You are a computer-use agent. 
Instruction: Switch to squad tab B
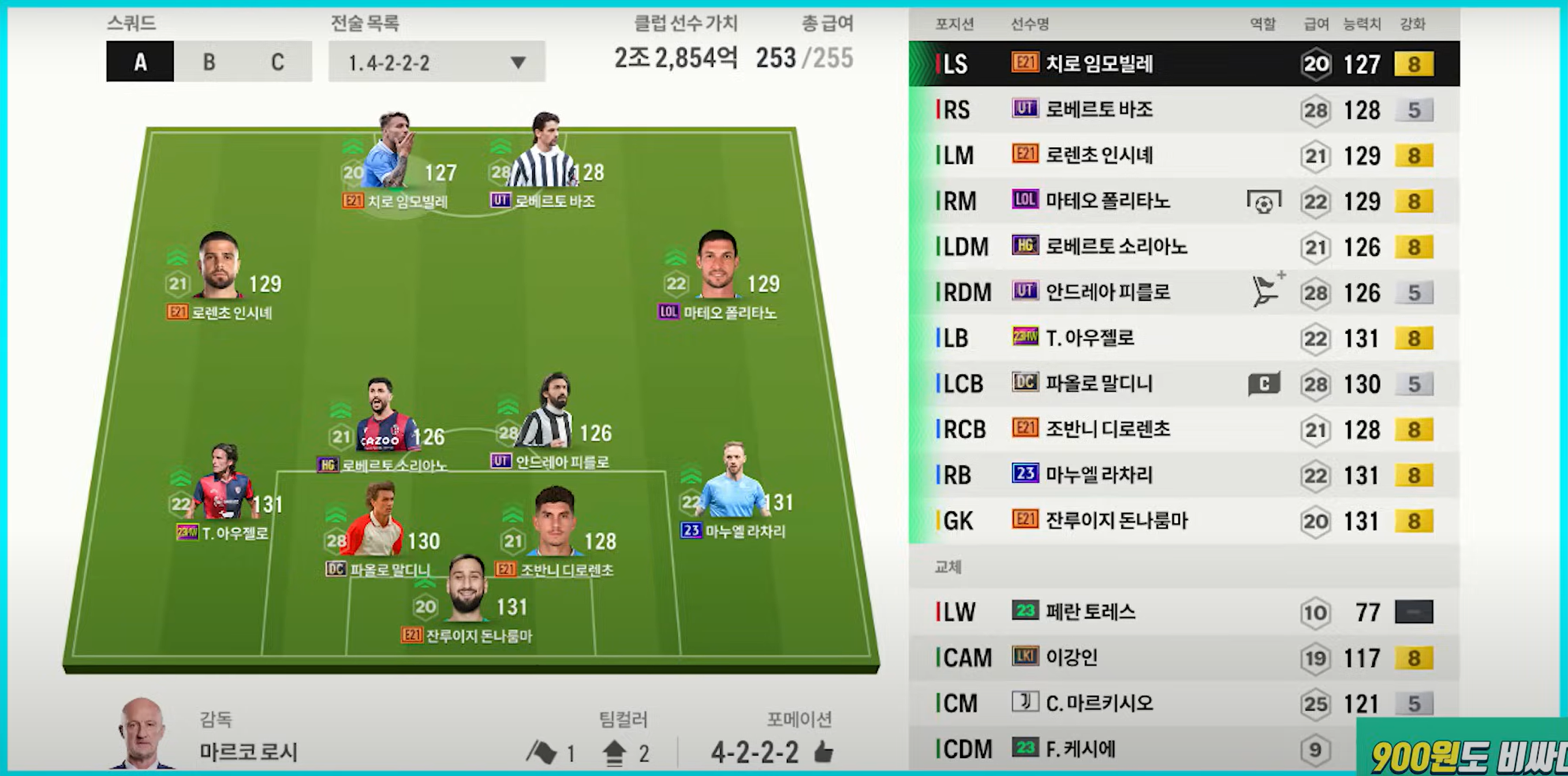(x=209, y=61)
